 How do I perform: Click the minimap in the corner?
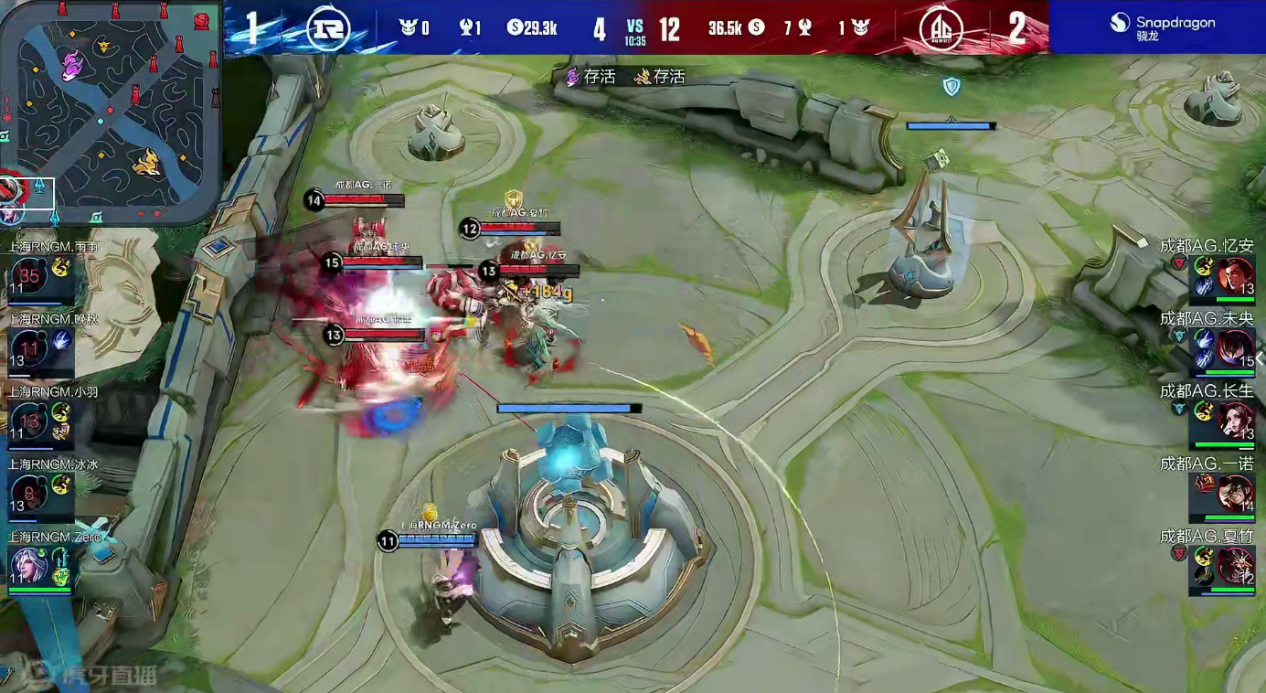(x=110, y=110)
